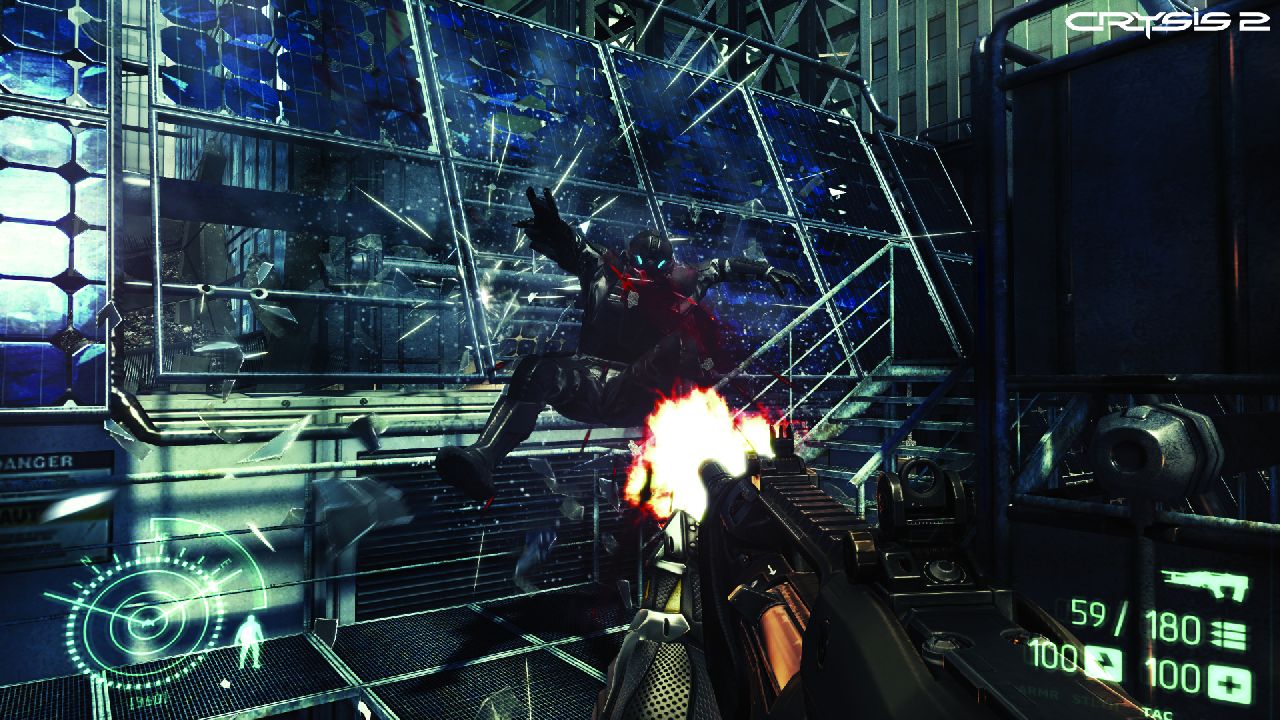Click the health cross icon

tap(1228, 682)
